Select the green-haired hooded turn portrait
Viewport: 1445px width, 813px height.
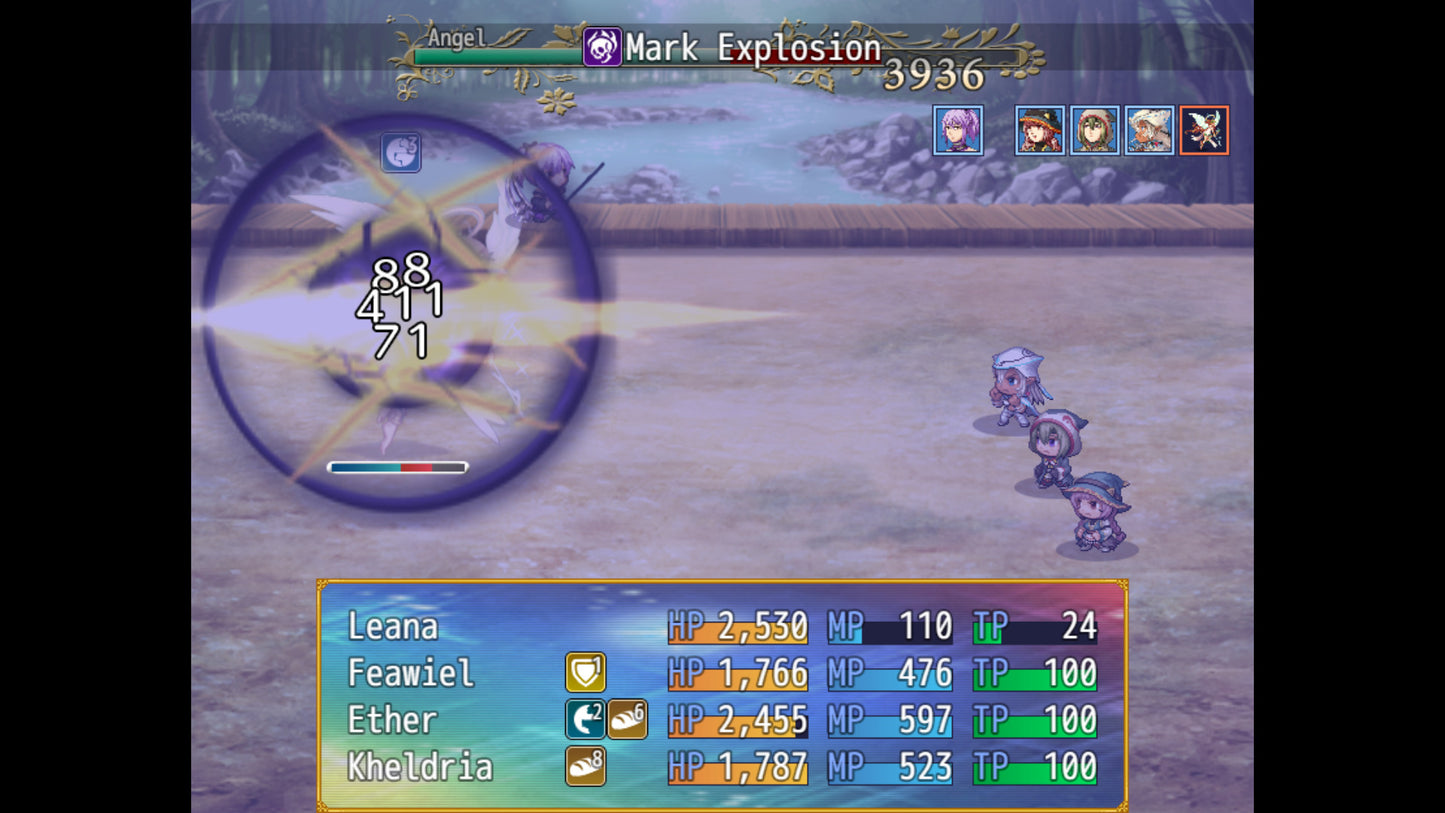(1095, 130)
